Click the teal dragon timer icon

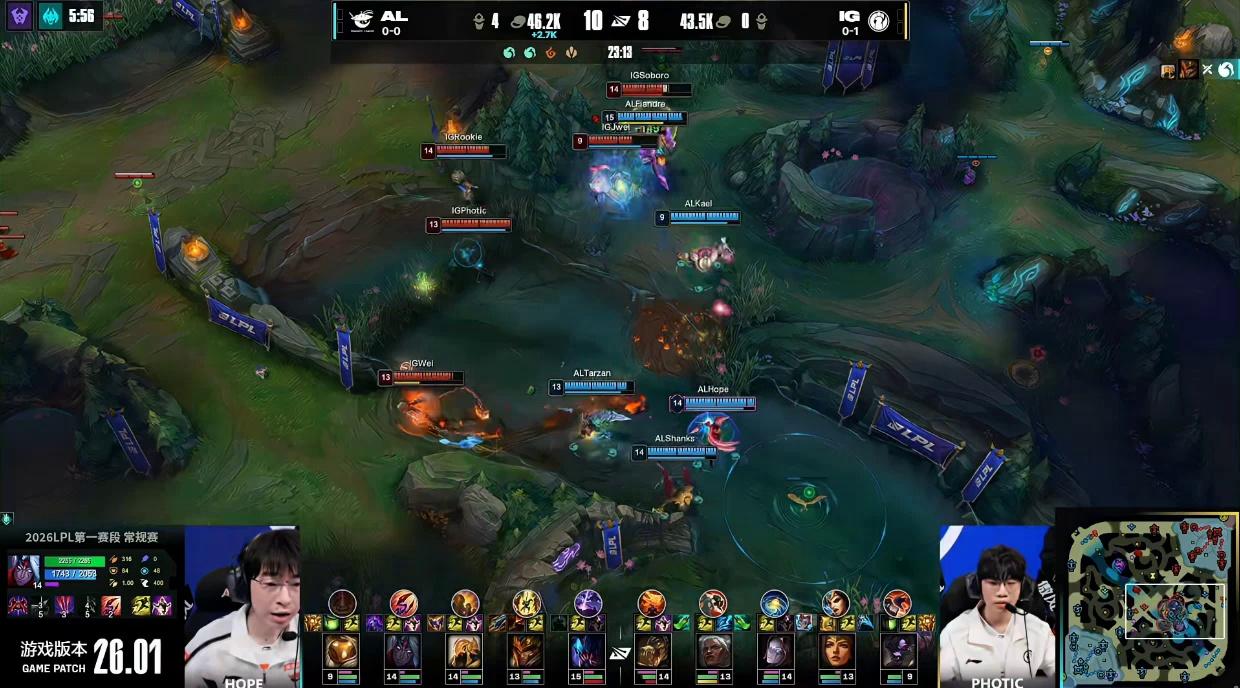[51, 16]
